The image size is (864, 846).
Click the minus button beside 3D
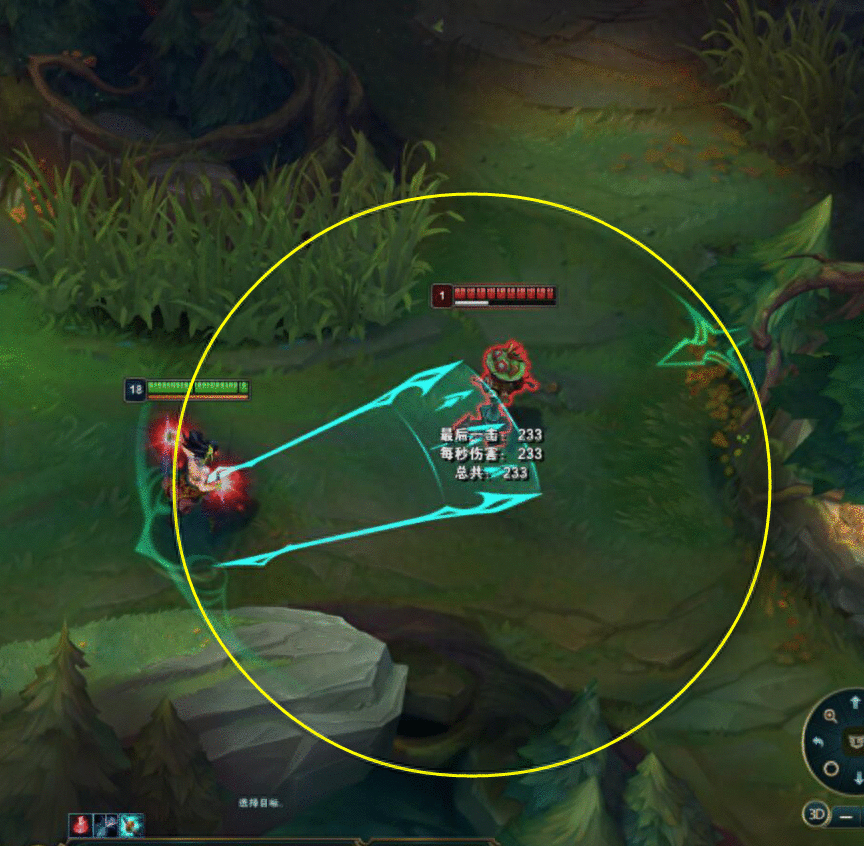(x=847, y=815)
